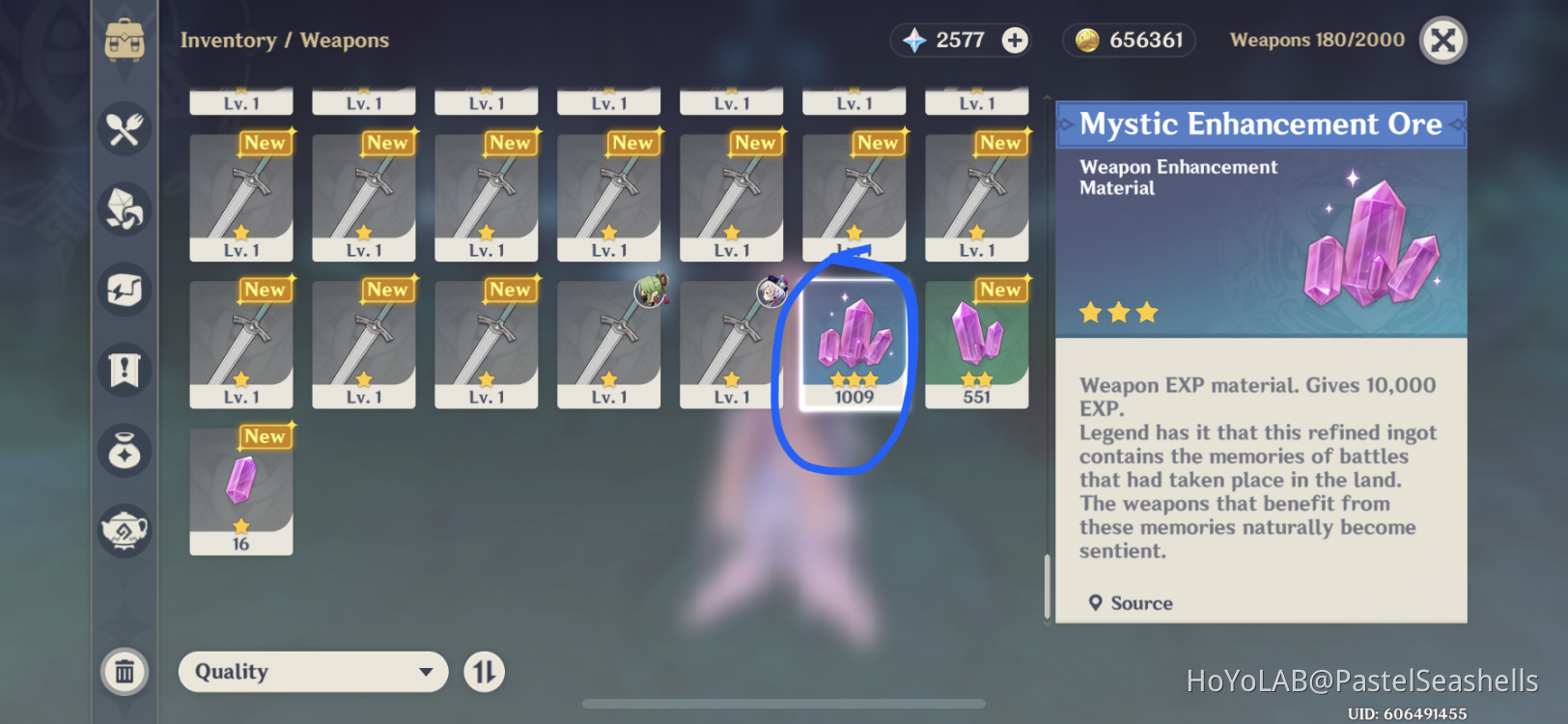1568x724 pixels.
Task: Select the 551 Mystic Enhancement Ore stack
Action: 976,343
